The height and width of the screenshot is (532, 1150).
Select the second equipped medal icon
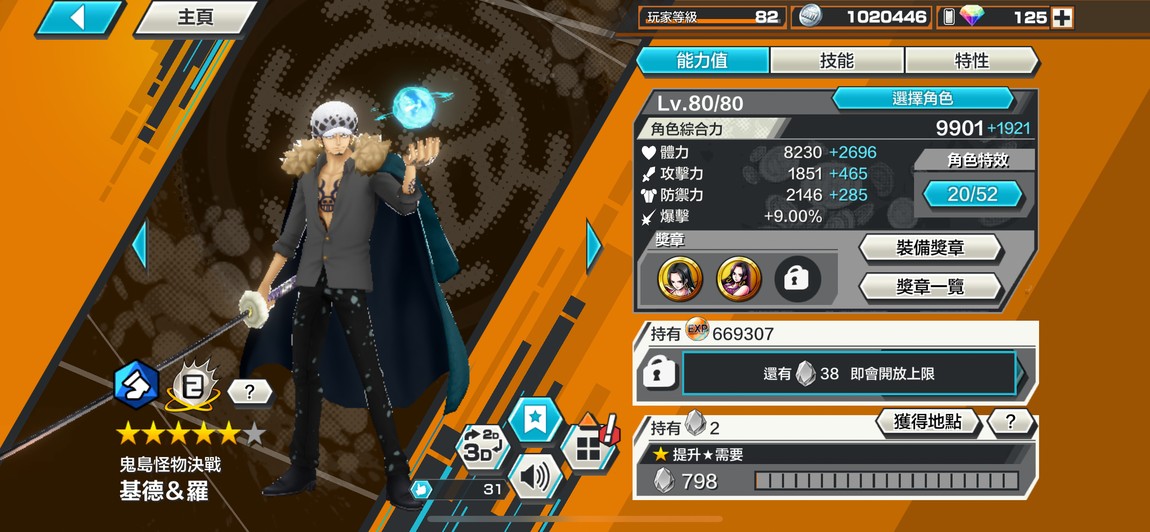coord(739,280)
